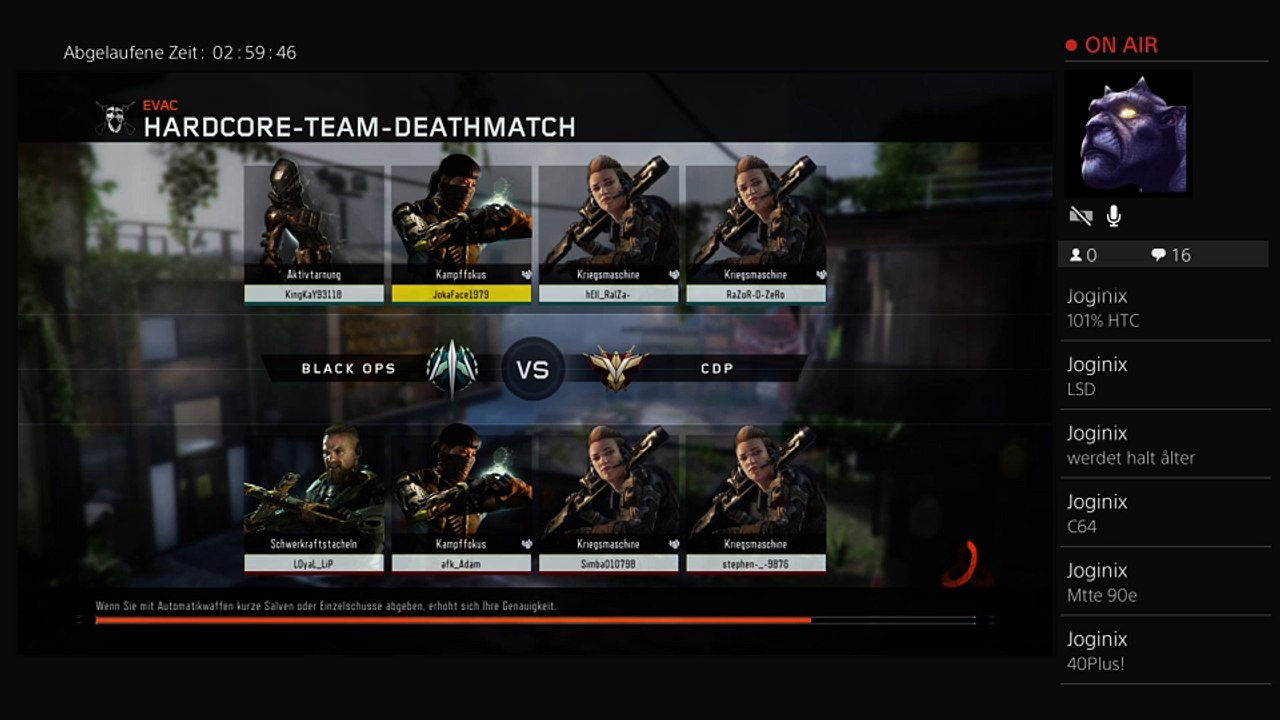Select Joginix's "werdet halt älter" comment
Image resolution: width=1280 pixels, height=720 pixels.
[1164, 445]
